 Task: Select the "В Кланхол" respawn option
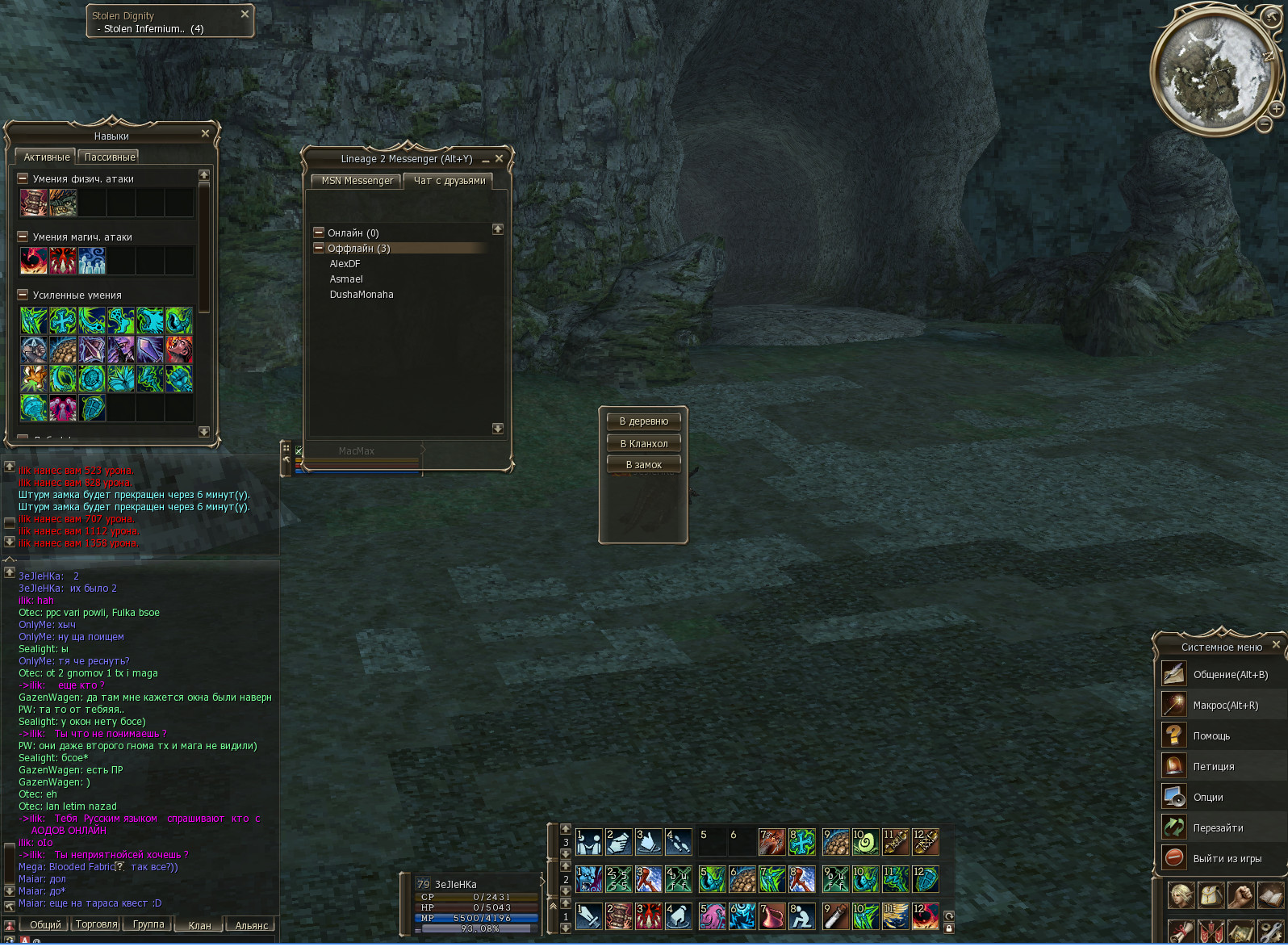pyautogui.click(x=643, y=443)
